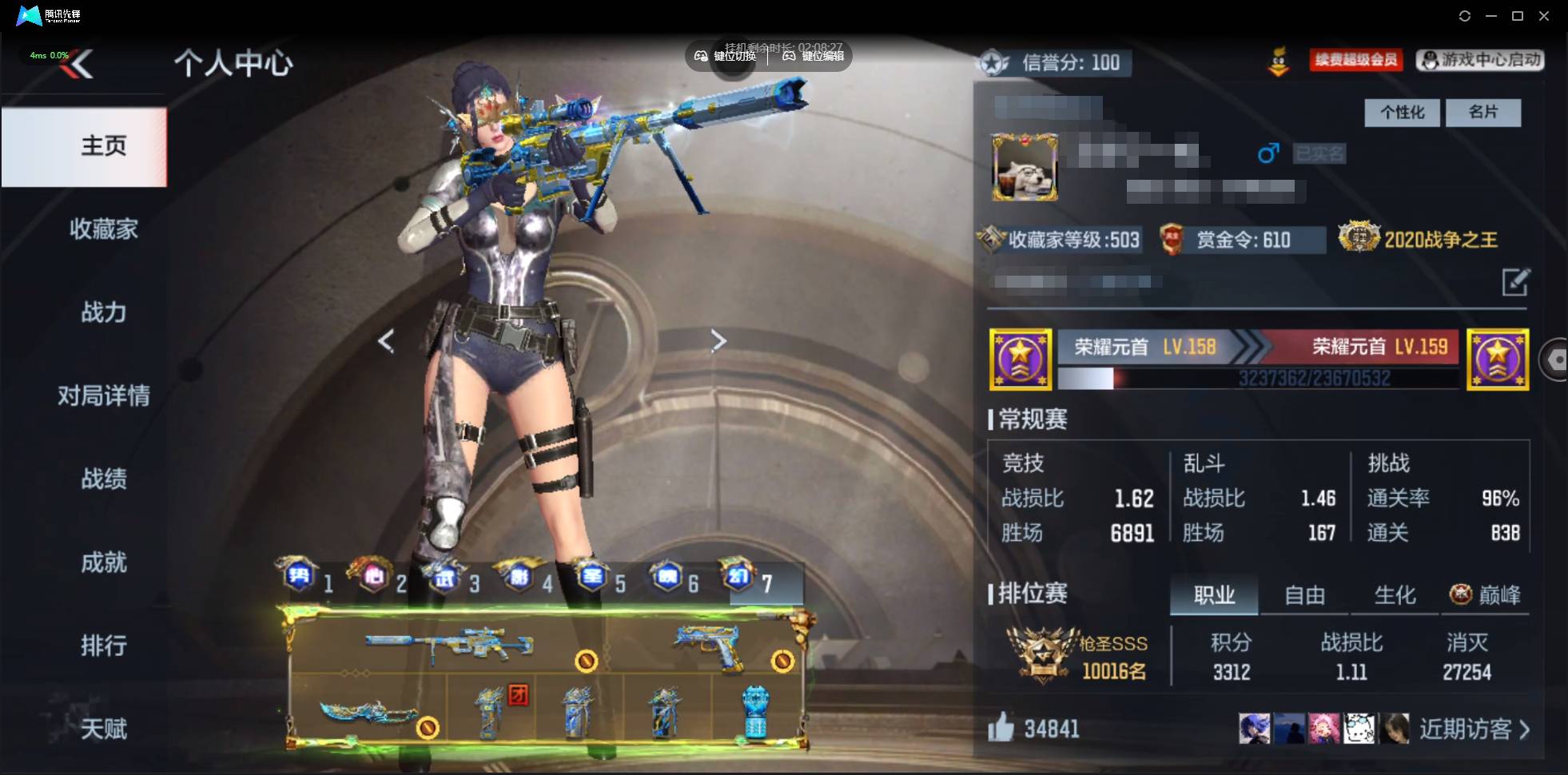Show the 对局详情 page
Viewport: 1568px width, 775px height.
[x=103, y=395]
